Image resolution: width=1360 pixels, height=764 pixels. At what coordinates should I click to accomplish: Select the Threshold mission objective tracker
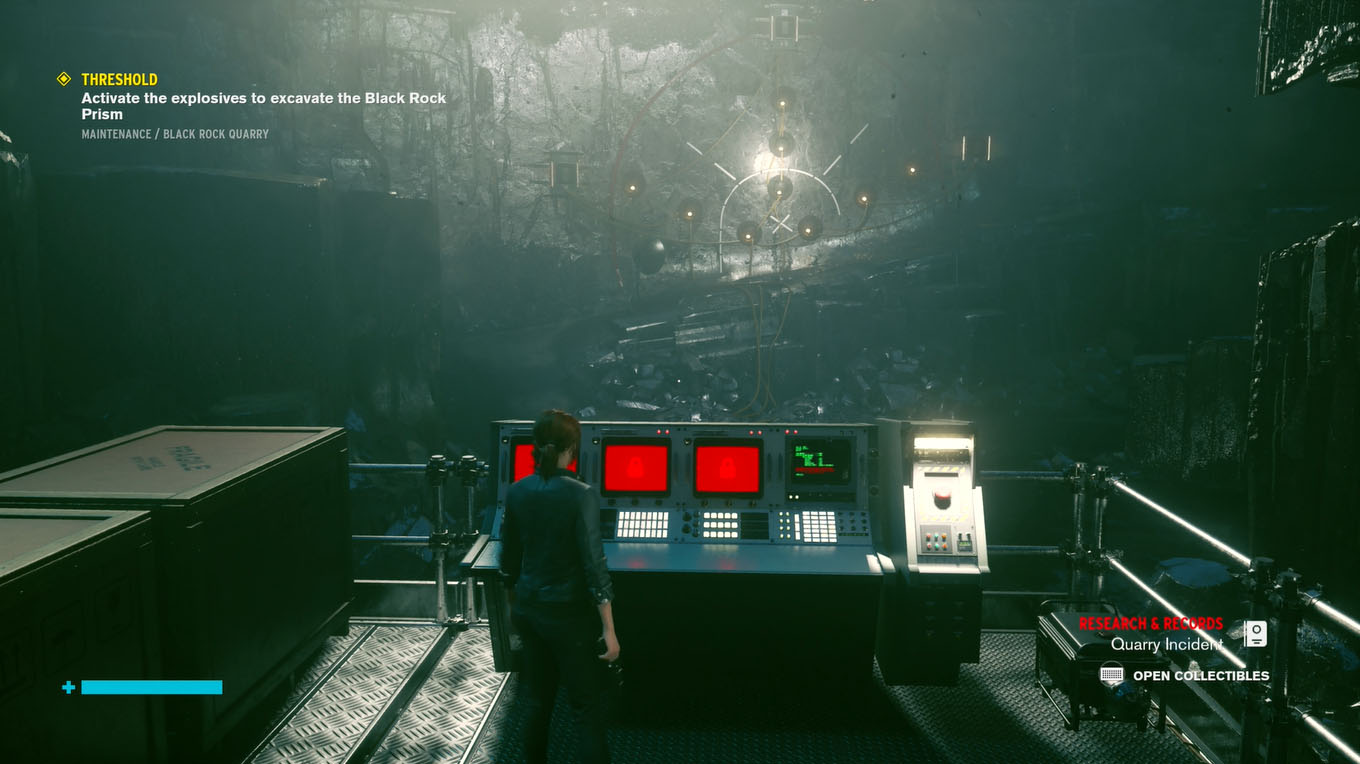[x=119, y=79]
